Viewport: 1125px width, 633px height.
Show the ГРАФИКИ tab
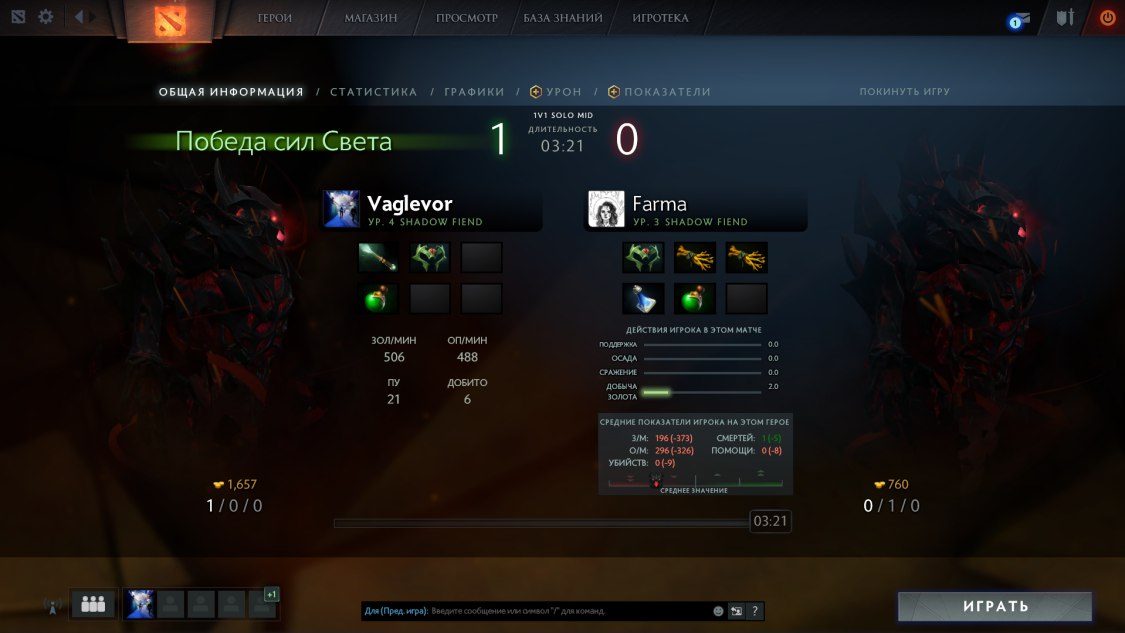tap(475, 92)
